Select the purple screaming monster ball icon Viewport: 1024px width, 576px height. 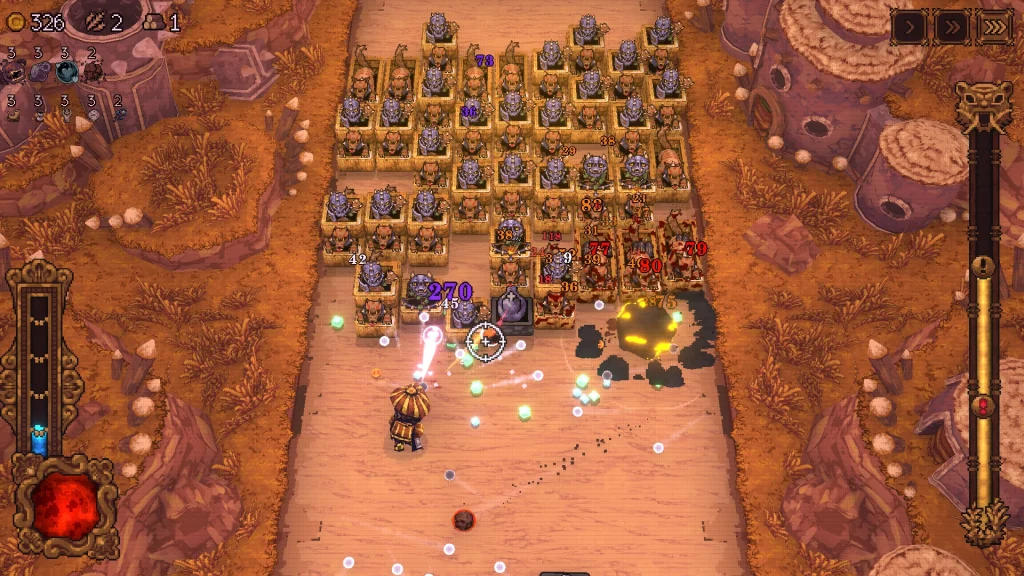[14, 71]
